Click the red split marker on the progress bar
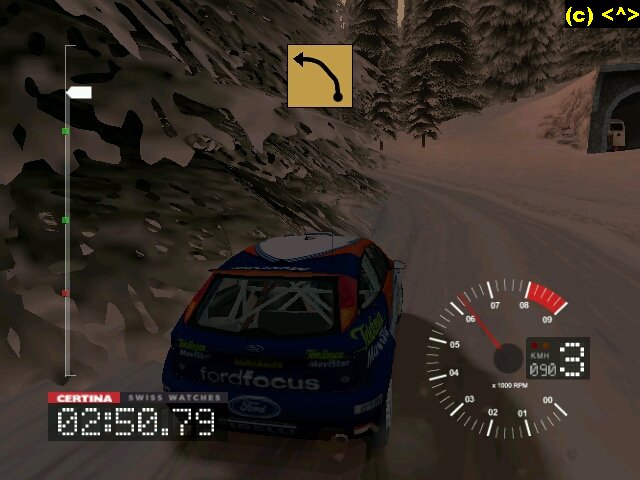 66,293
